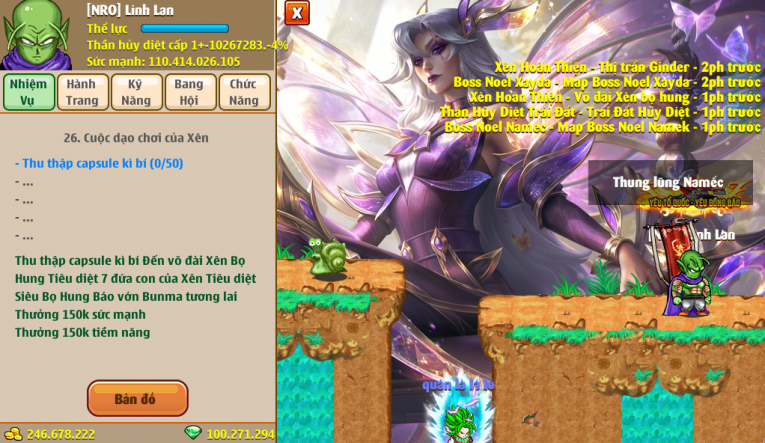Image resolution: width=765 pixels, height=443 pixels.
Task: Open the map with Bản đồ button
Action: click(x=137, y=399)
